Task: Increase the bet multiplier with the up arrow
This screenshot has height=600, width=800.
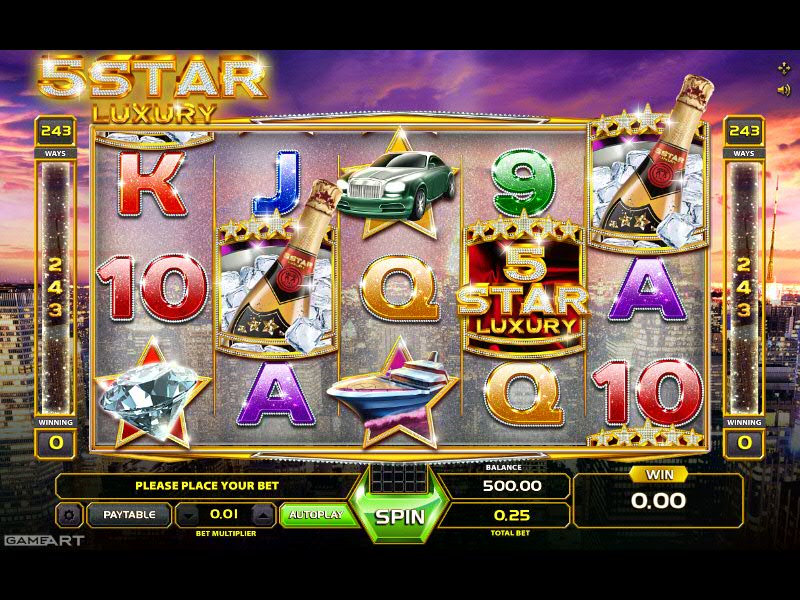Action: [x=262, y=516]
